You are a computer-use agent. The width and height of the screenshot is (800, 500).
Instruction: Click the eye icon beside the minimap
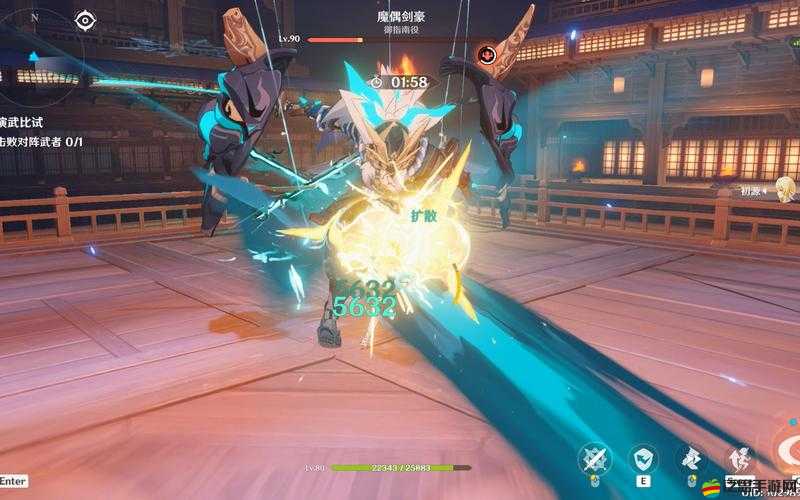(86, 20)
